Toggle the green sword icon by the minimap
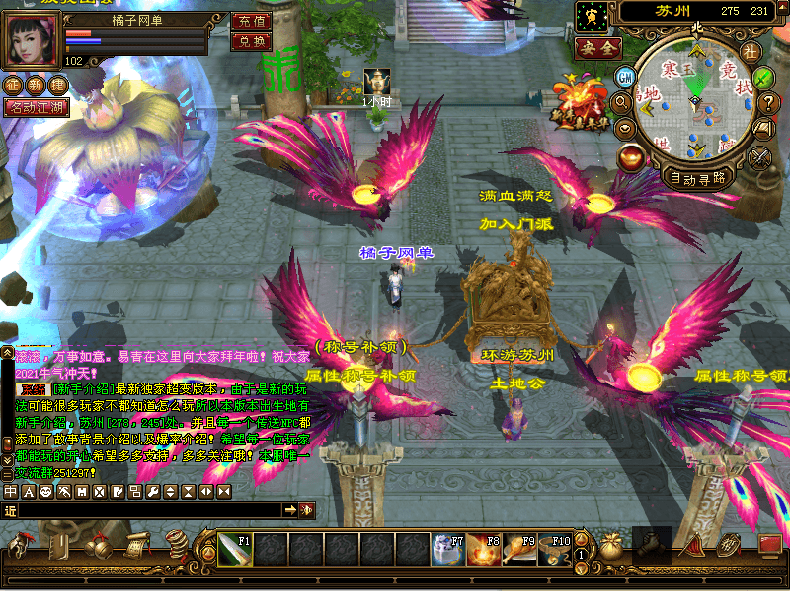Screen dimensions: 790x591 tap(764, 77)
